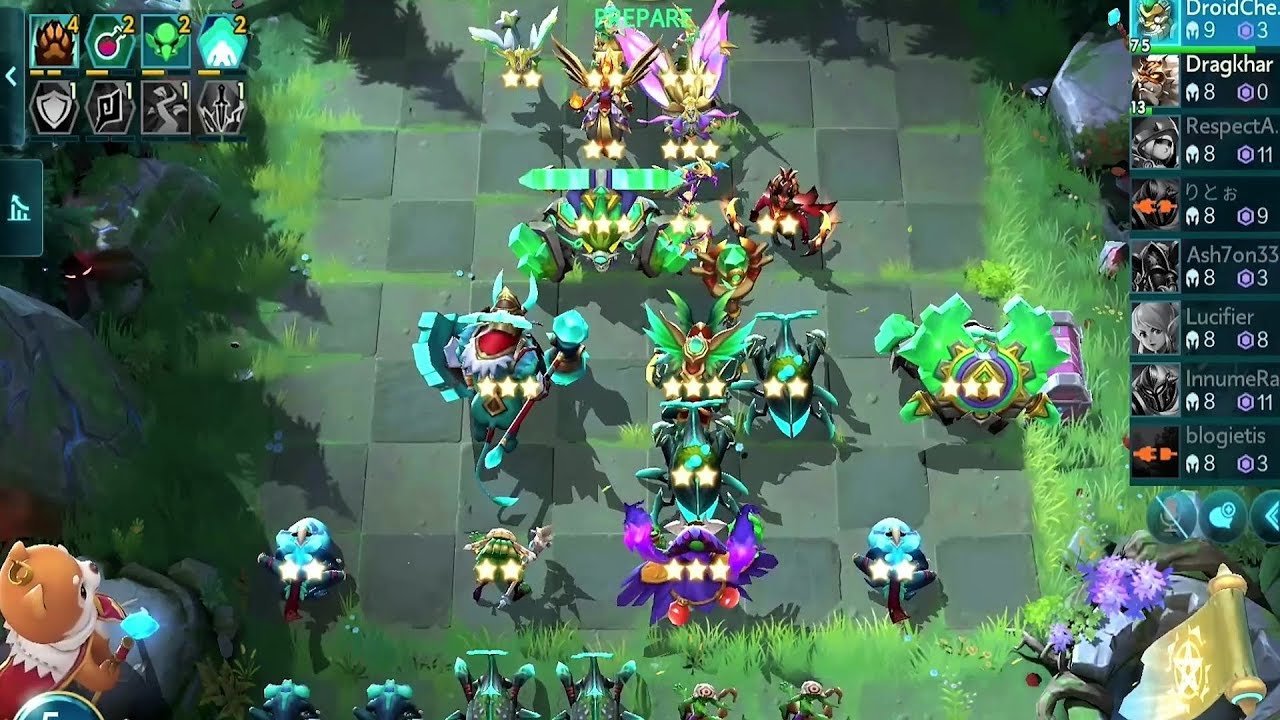View the cyan glowing figure synergy
Viewport: 1280px width, 720px height.
point(221,43)
